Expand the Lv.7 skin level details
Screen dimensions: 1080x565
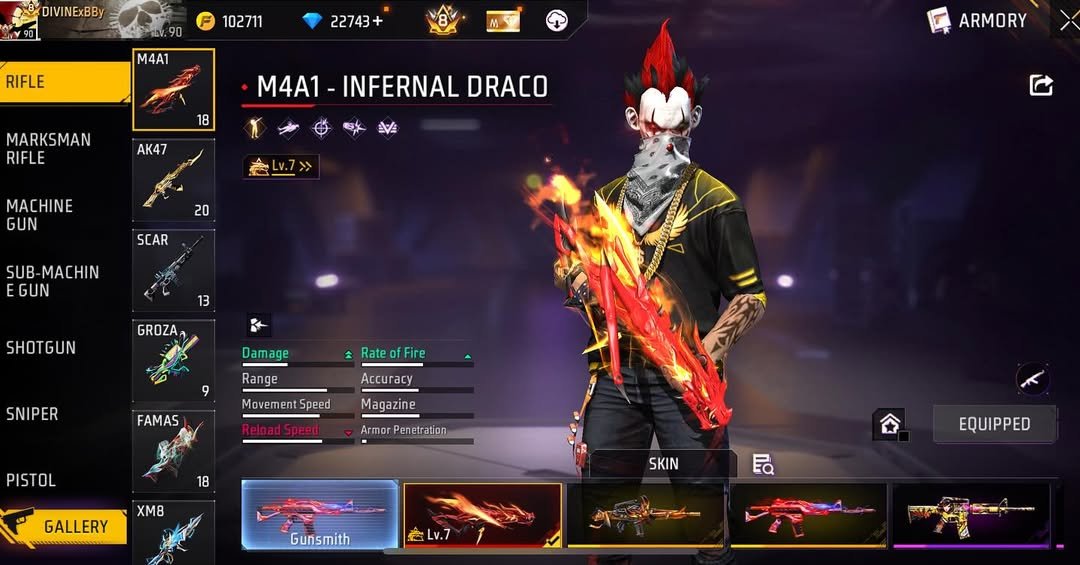pyautogui.click(x=281, y=167)
